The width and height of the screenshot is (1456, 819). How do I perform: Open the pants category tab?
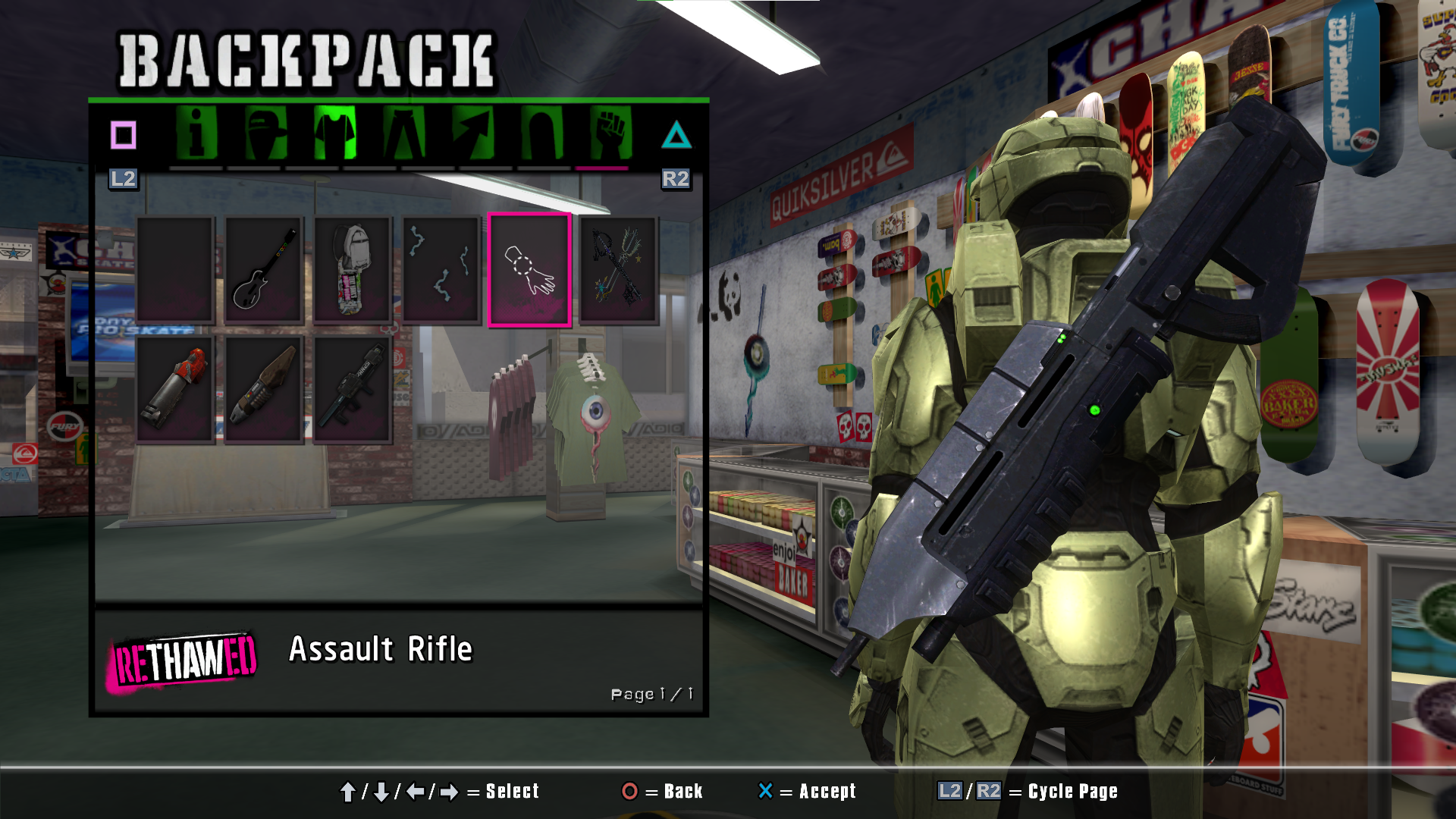click(404, 134)
